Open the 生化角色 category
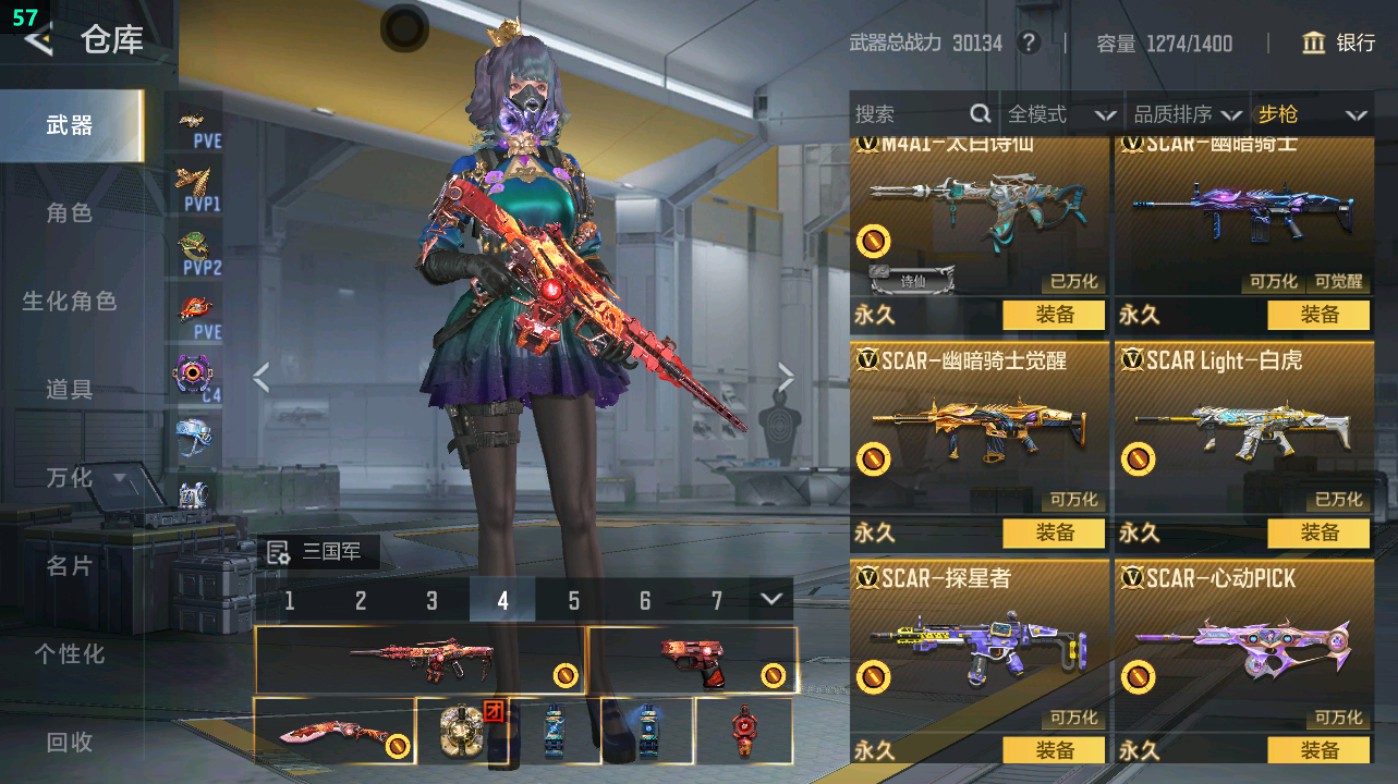The width and height of the screenshot is (1398, 784). [x=69, y=300]
